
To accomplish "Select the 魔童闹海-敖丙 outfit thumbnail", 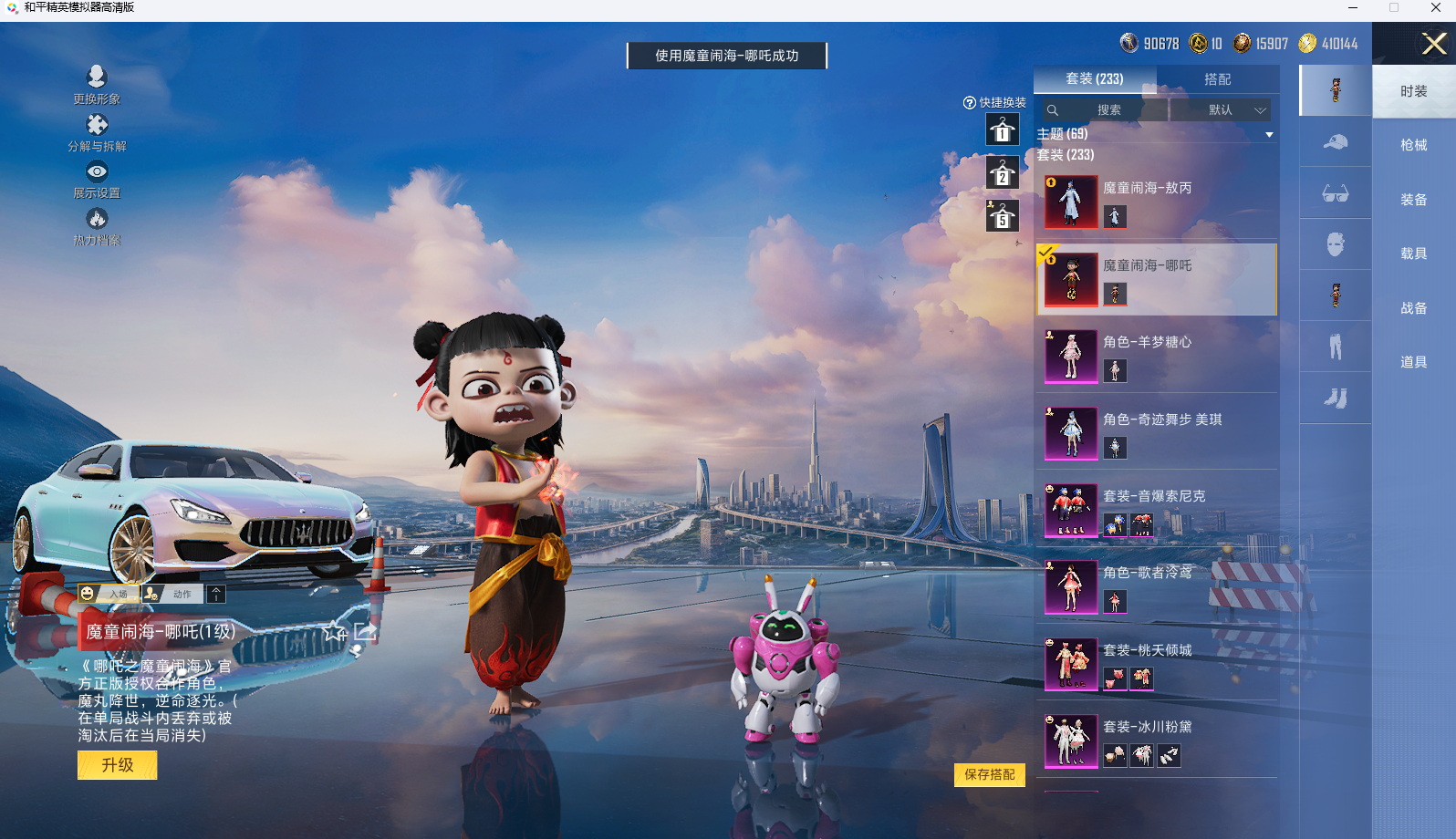I will [x=1070, y=201].
